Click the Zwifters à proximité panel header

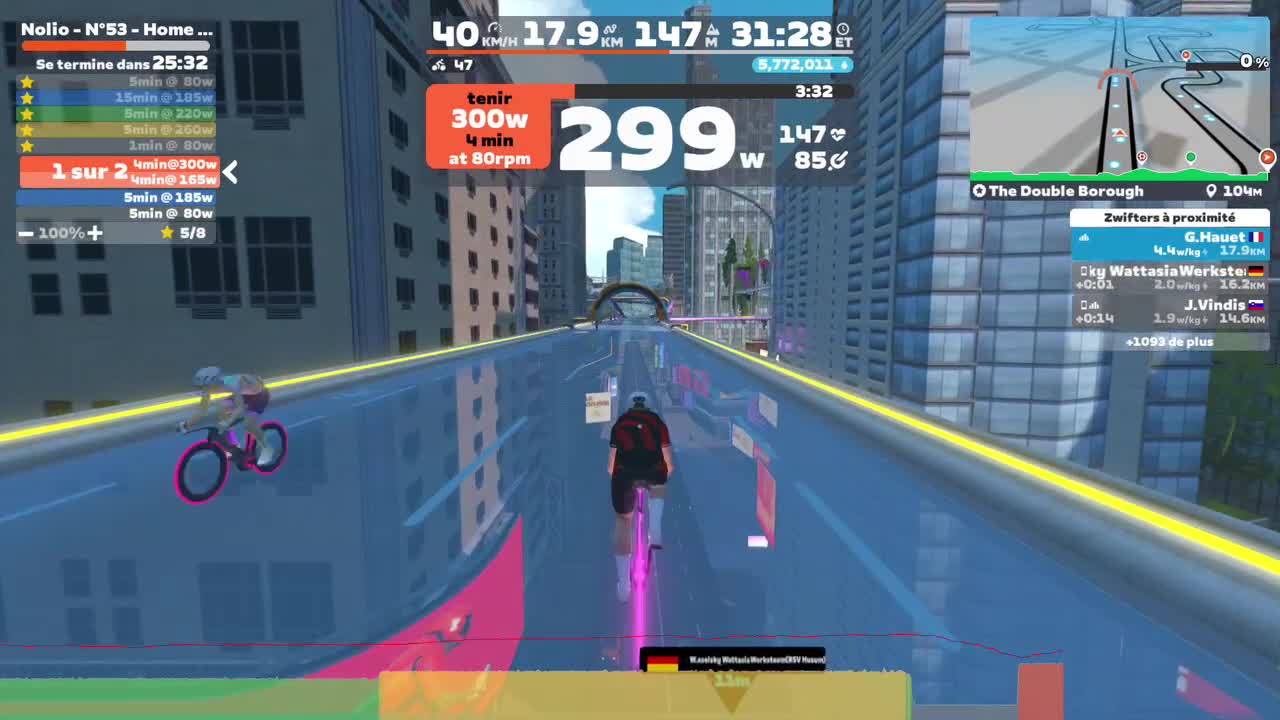[1170, 218]
